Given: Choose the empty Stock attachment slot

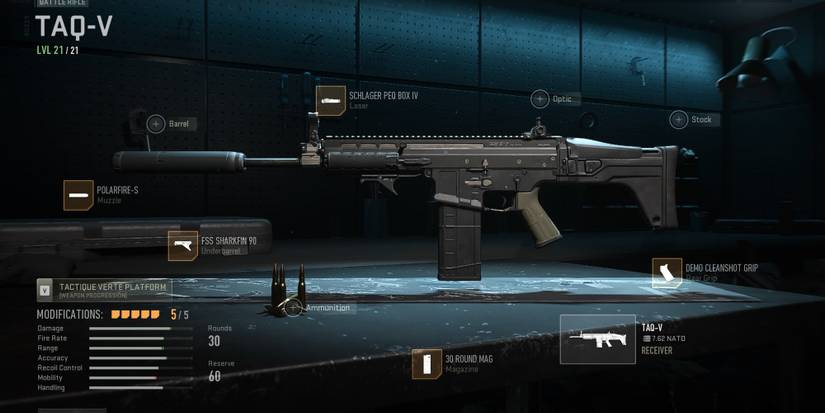Looking at the screenshot, I should (680, 120).
